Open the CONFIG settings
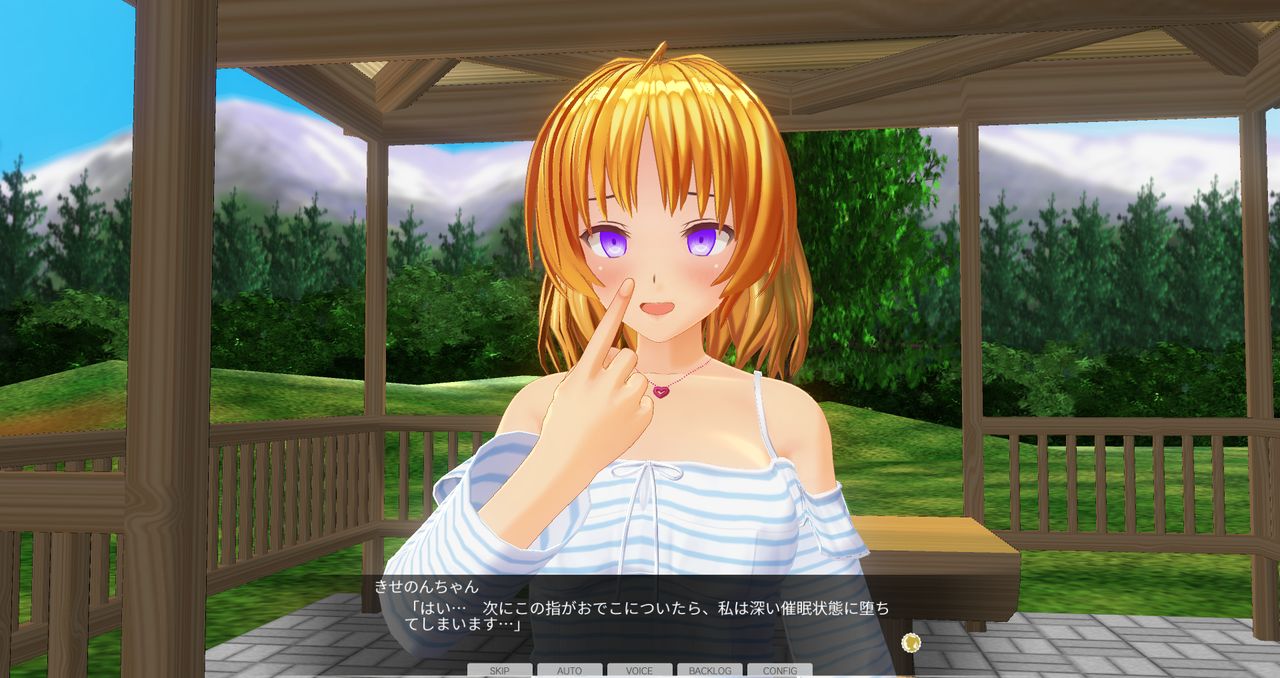Screen dimensions: 1280x678 [779, 670]
